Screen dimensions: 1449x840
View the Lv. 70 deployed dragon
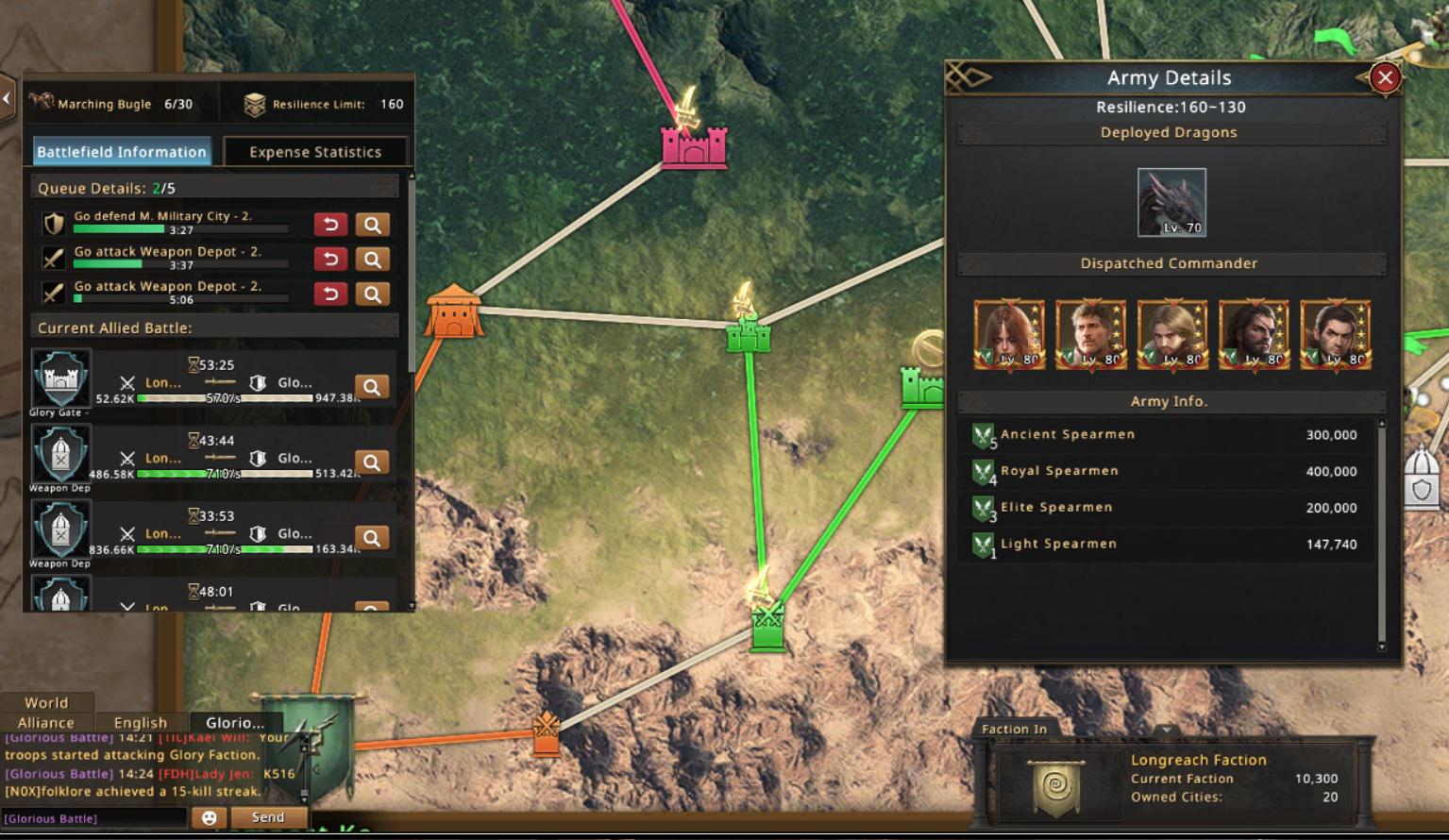(x=1171, y=202)
